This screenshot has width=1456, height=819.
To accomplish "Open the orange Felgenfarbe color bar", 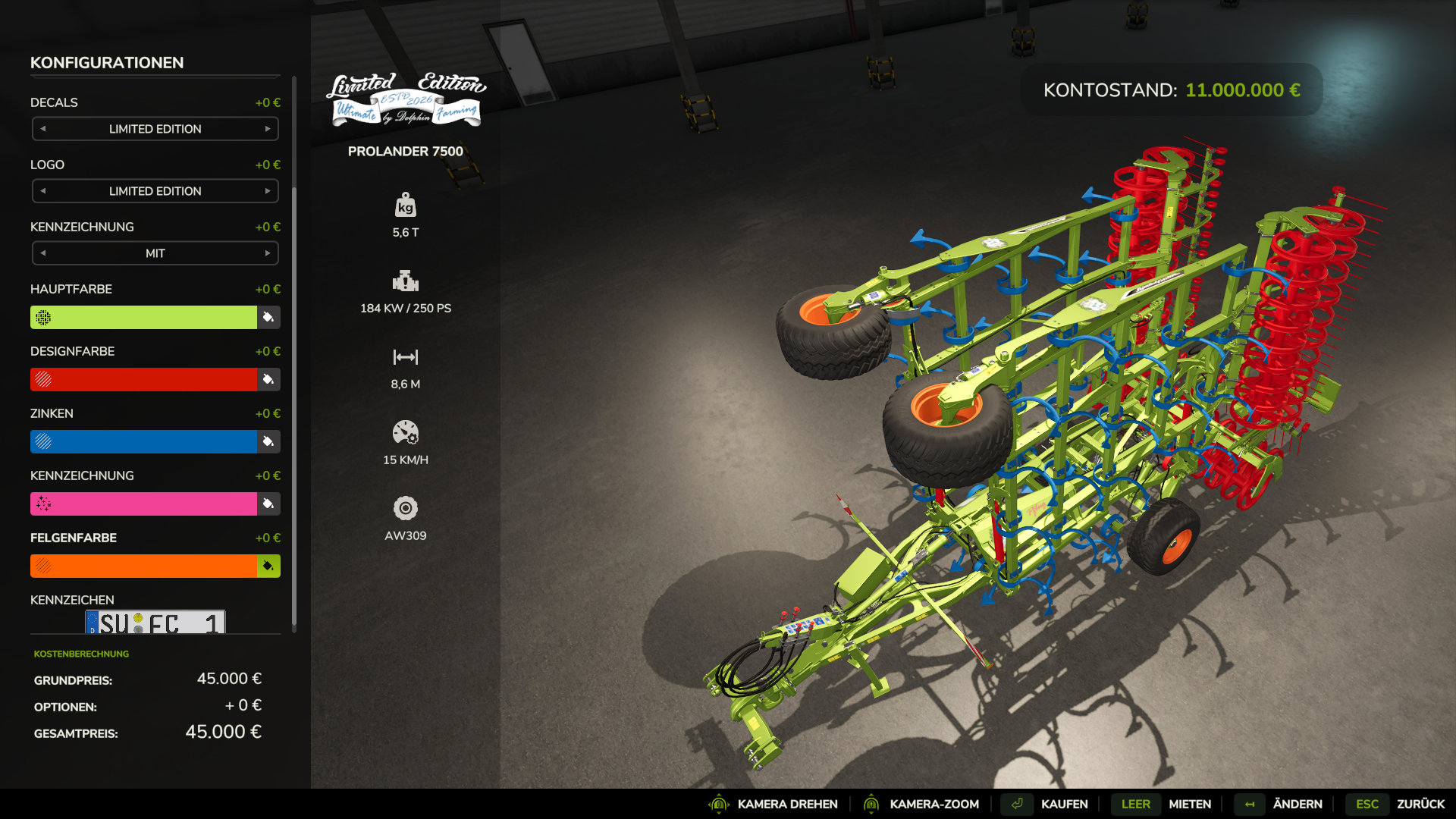I will pyautogui.click(x=144, y=566).
